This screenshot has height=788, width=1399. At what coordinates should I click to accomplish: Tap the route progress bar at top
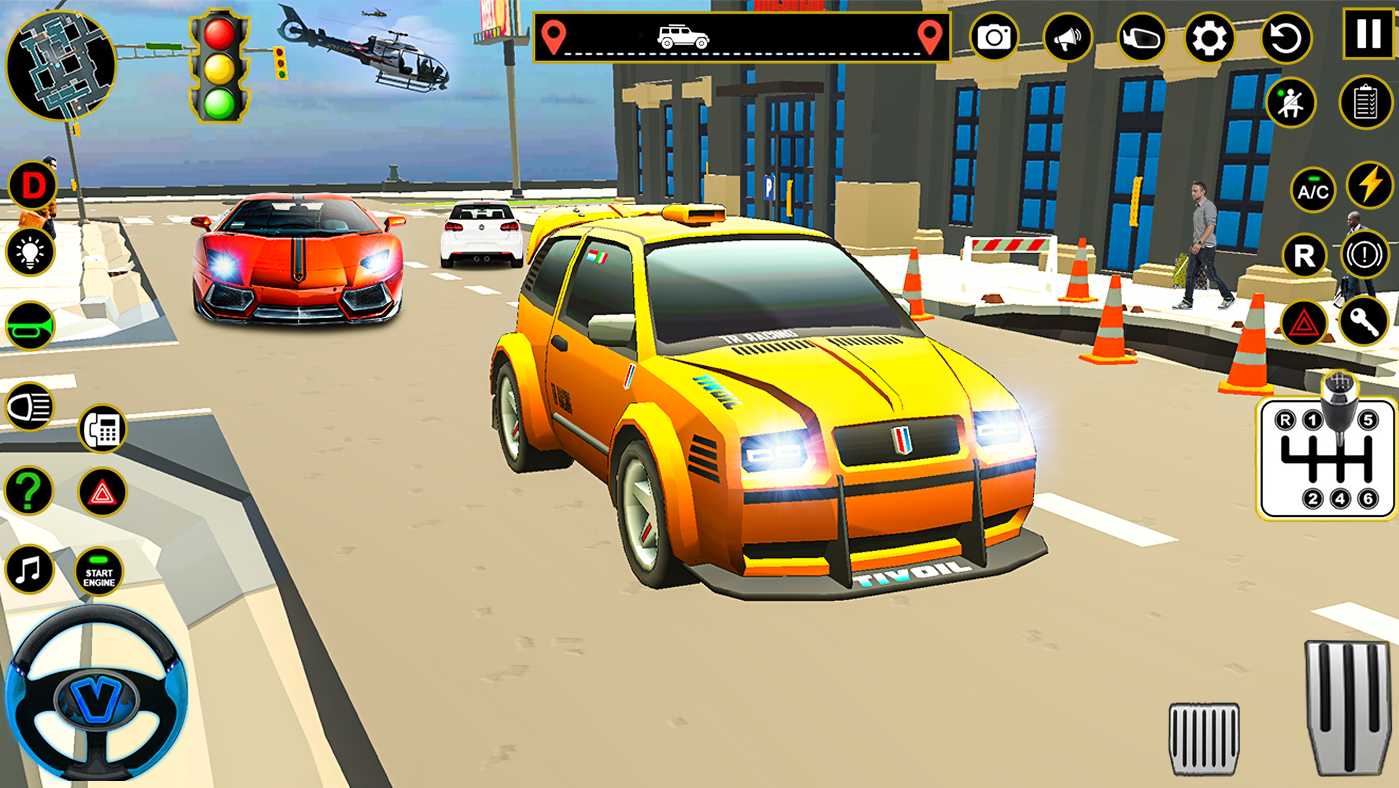(x=740, y=37)
